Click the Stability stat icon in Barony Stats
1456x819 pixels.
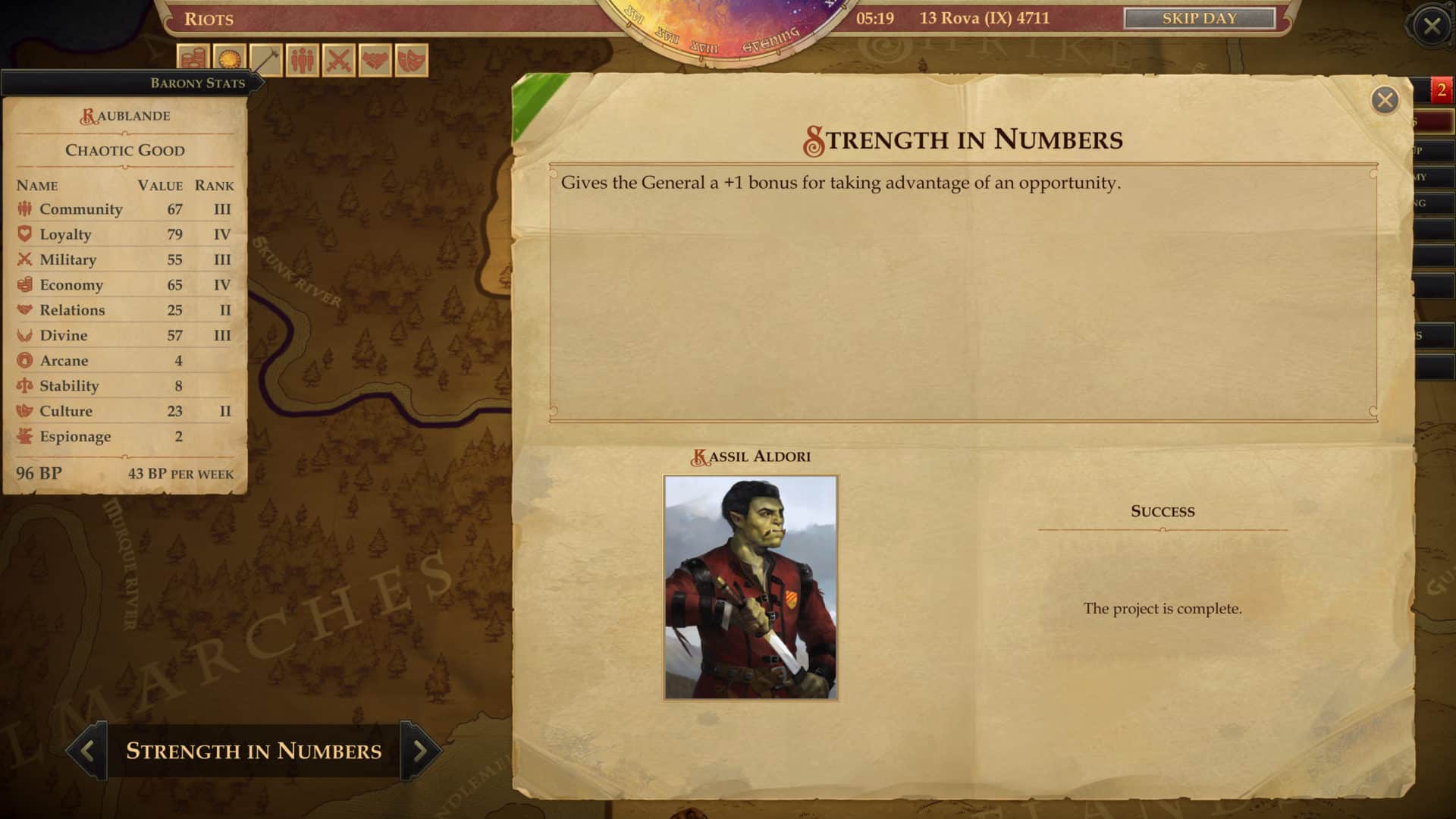point(24,385)
